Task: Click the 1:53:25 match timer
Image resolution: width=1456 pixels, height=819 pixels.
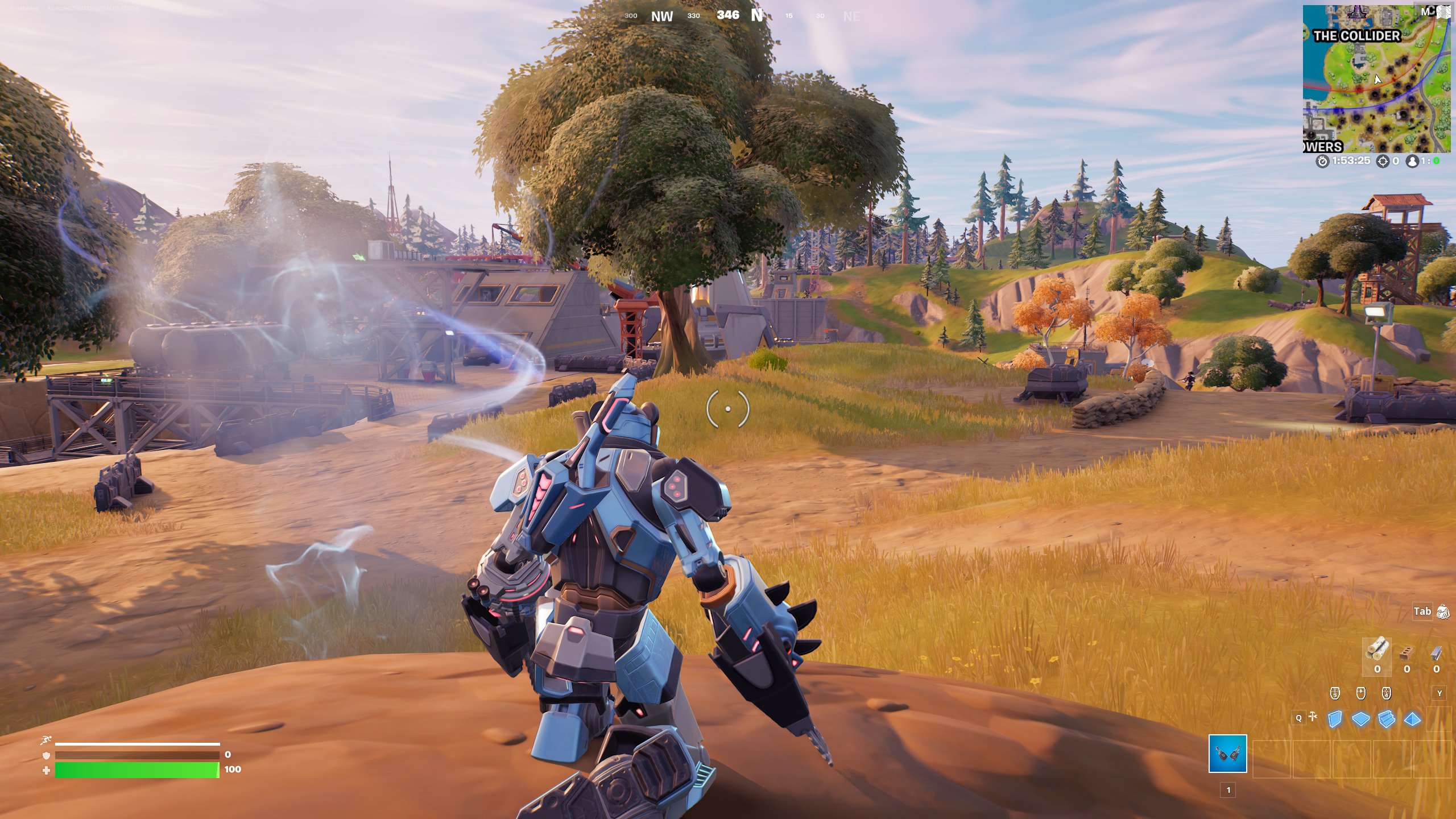Action: tap(1351, 160)
